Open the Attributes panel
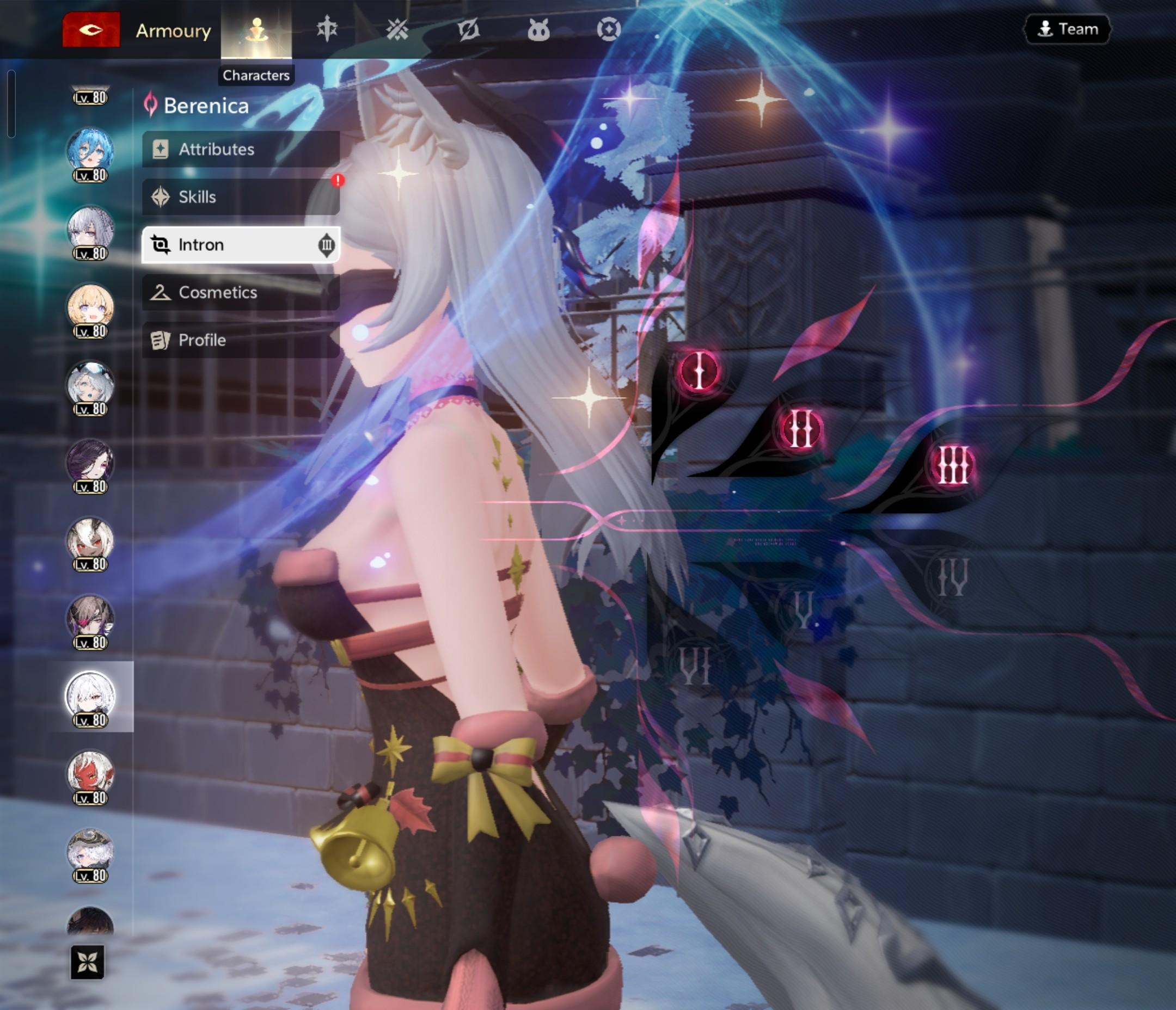This screenshot has width=1176, height=1010. pyautogui.click(x=241, y=149)
